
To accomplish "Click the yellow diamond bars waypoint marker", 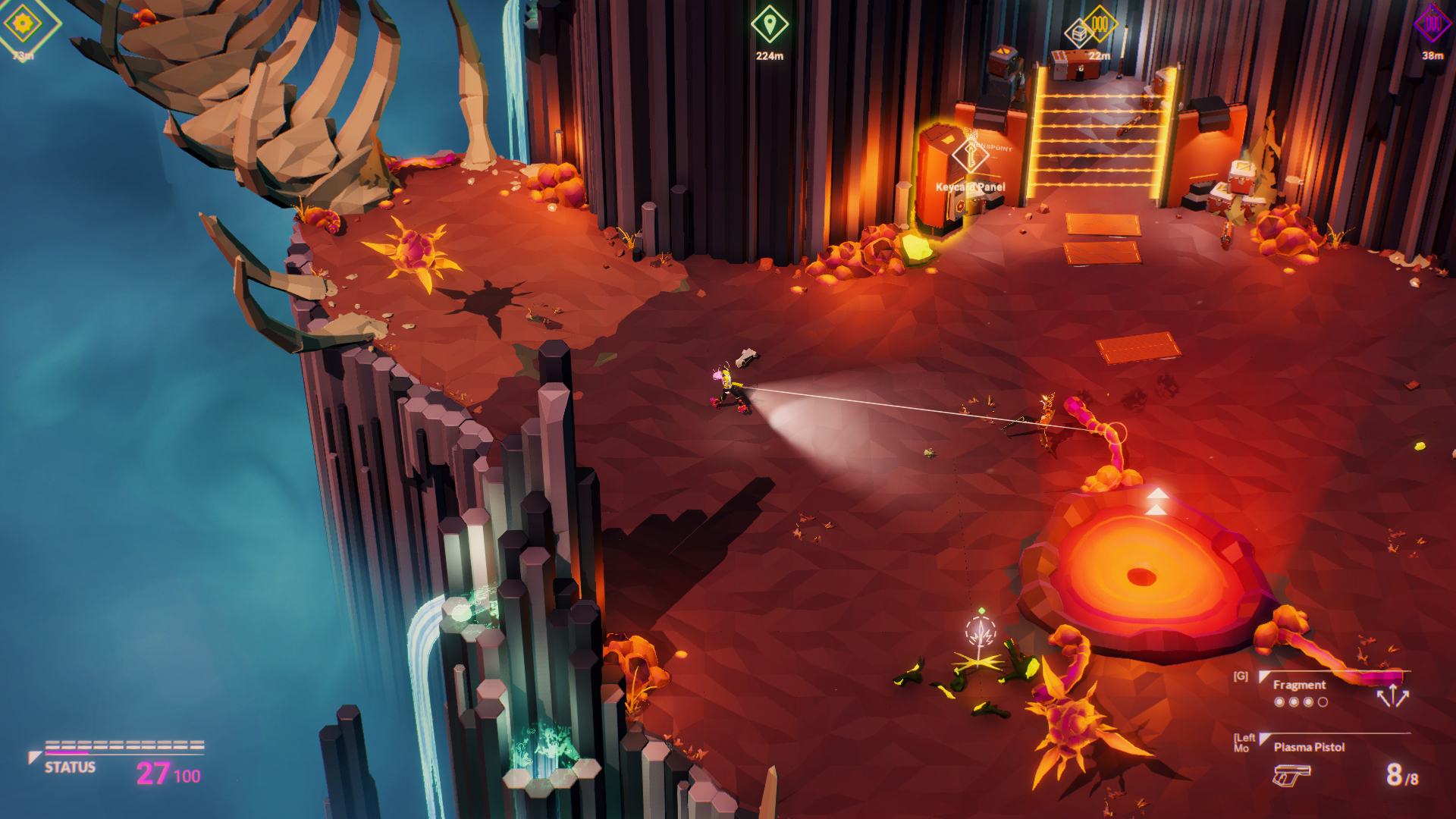I will (x=1100, y=23).
